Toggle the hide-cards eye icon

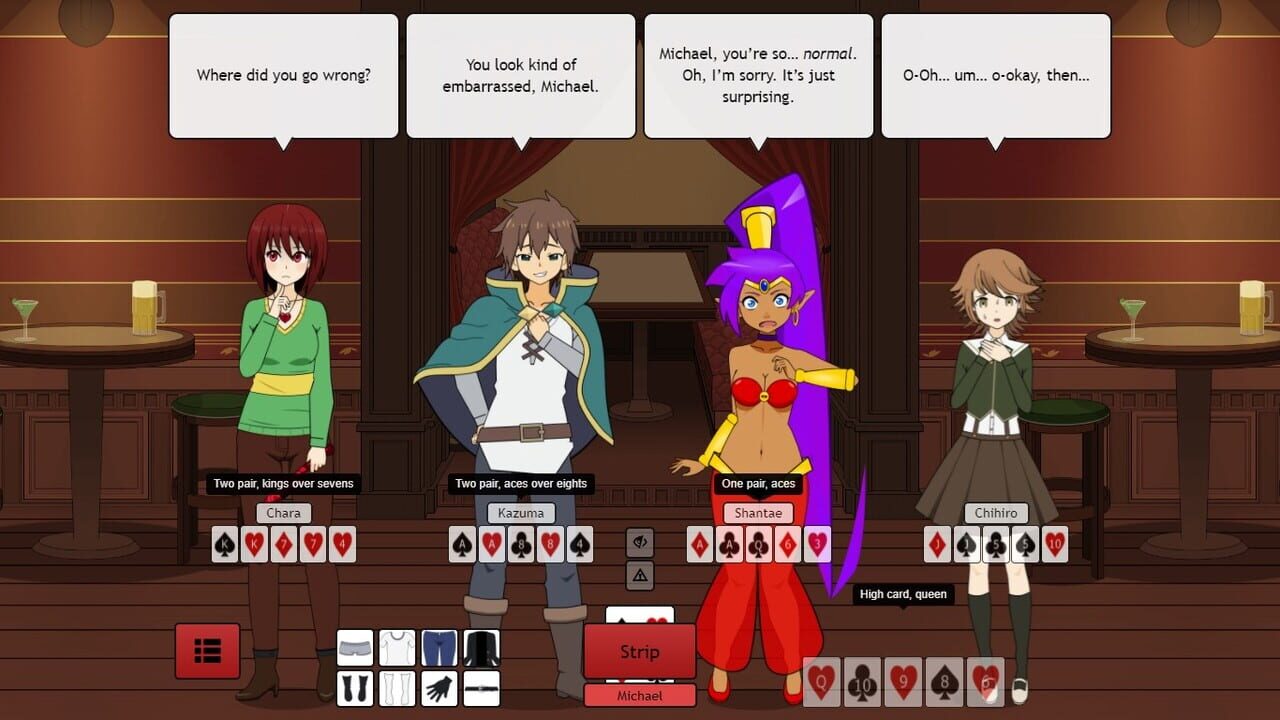pos(639,543)
